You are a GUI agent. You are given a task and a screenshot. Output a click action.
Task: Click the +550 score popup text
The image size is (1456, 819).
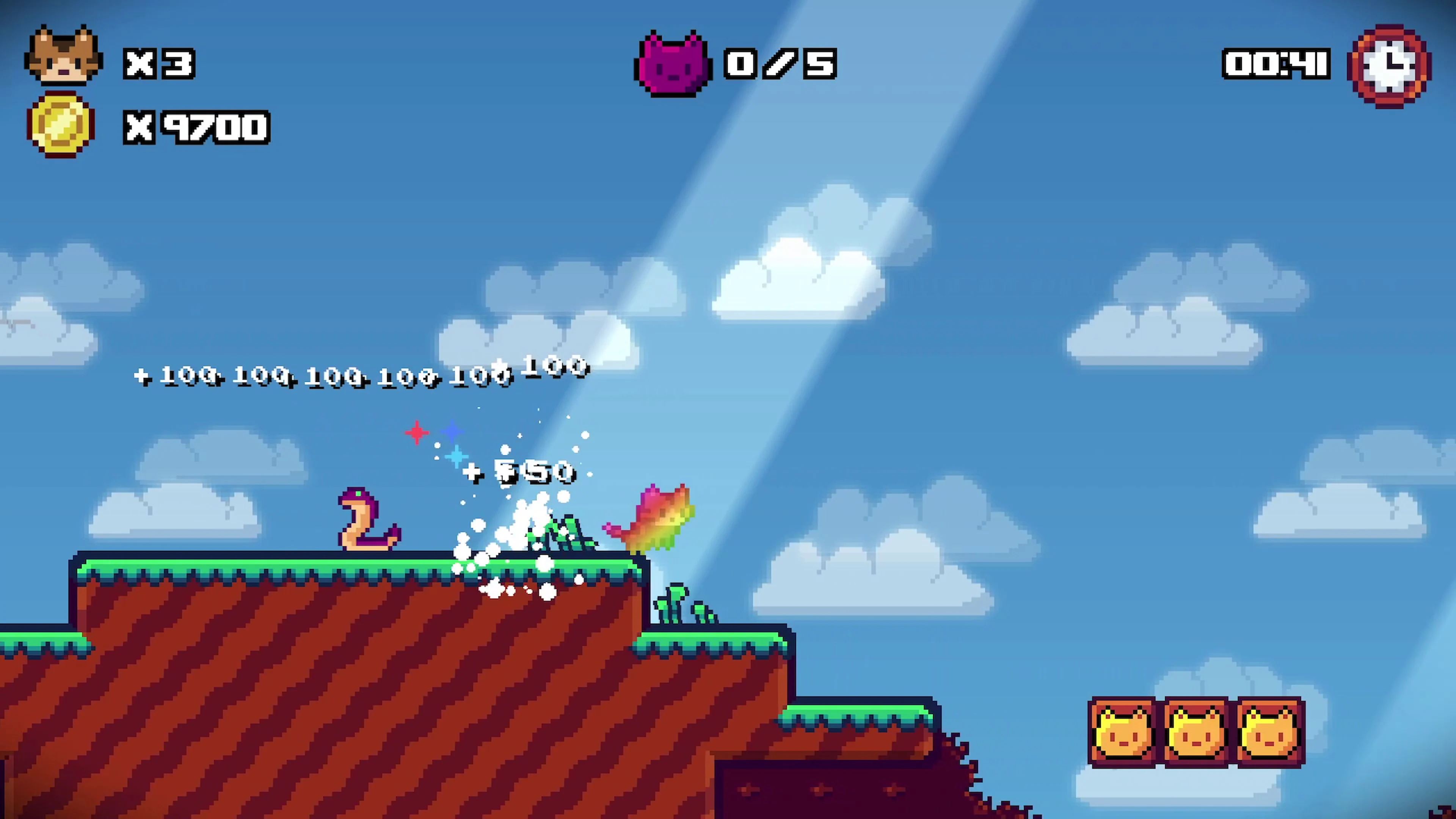point(520,474)
